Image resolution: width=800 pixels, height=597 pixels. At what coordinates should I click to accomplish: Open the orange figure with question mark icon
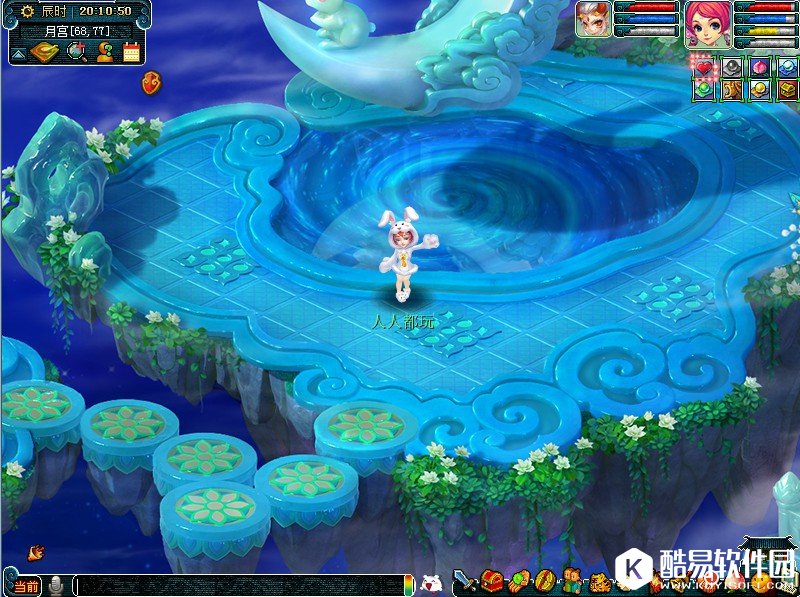(x=103, y=52)
